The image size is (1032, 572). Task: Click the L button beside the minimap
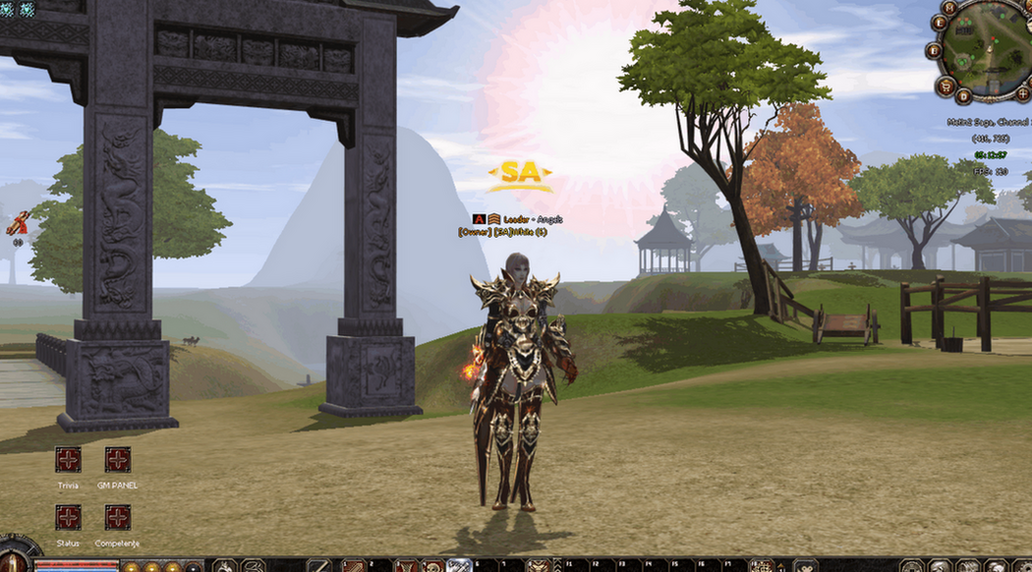[x=939, y=22]
